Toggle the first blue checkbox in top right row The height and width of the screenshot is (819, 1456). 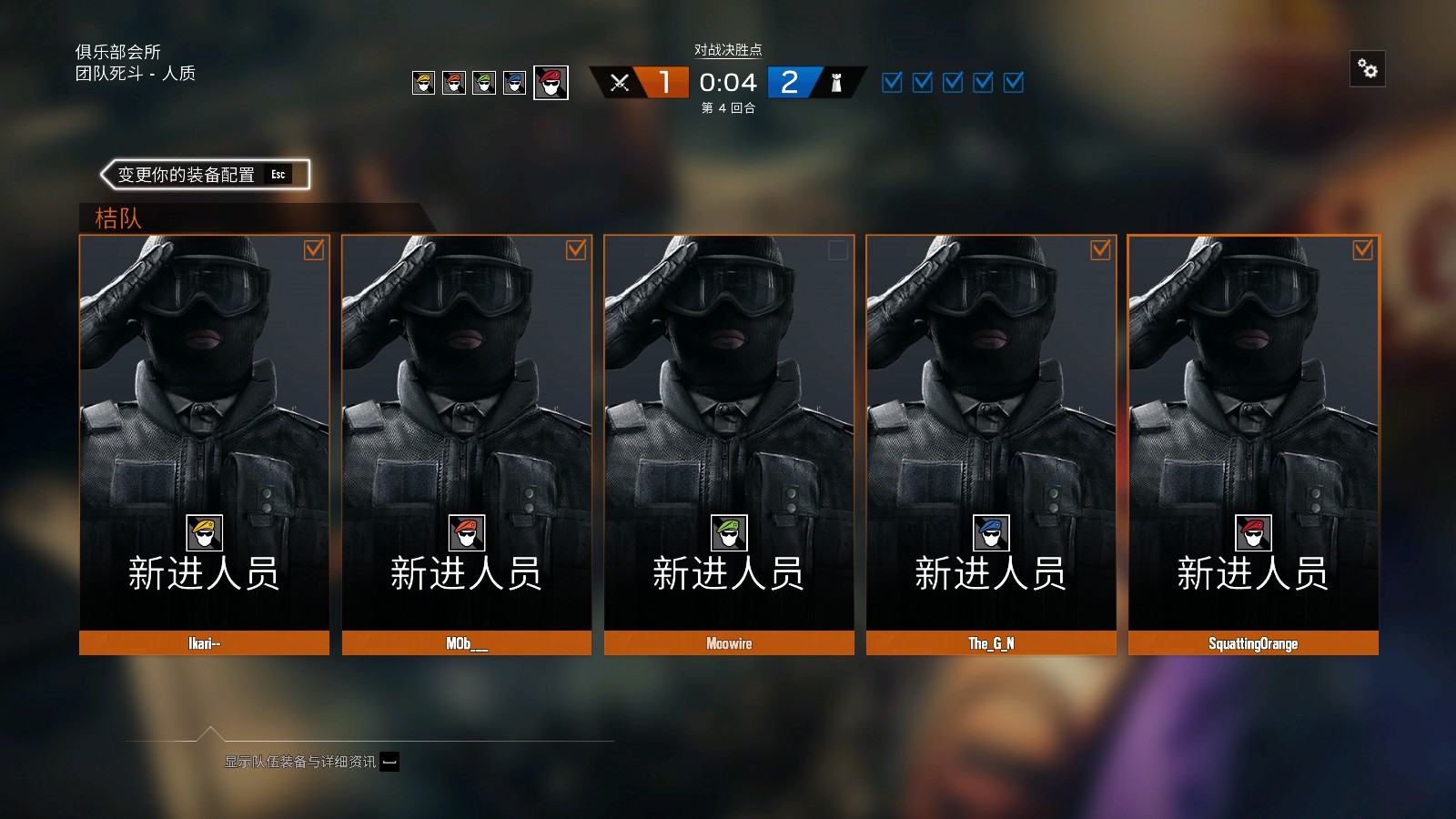pos(890,83)
